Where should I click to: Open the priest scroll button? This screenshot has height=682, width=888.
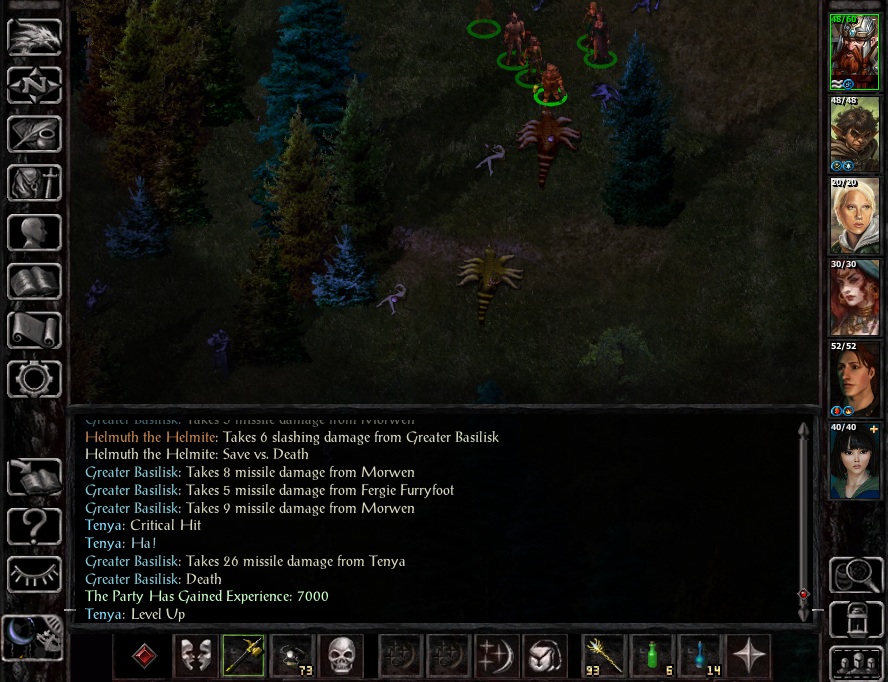click(34, 330)
